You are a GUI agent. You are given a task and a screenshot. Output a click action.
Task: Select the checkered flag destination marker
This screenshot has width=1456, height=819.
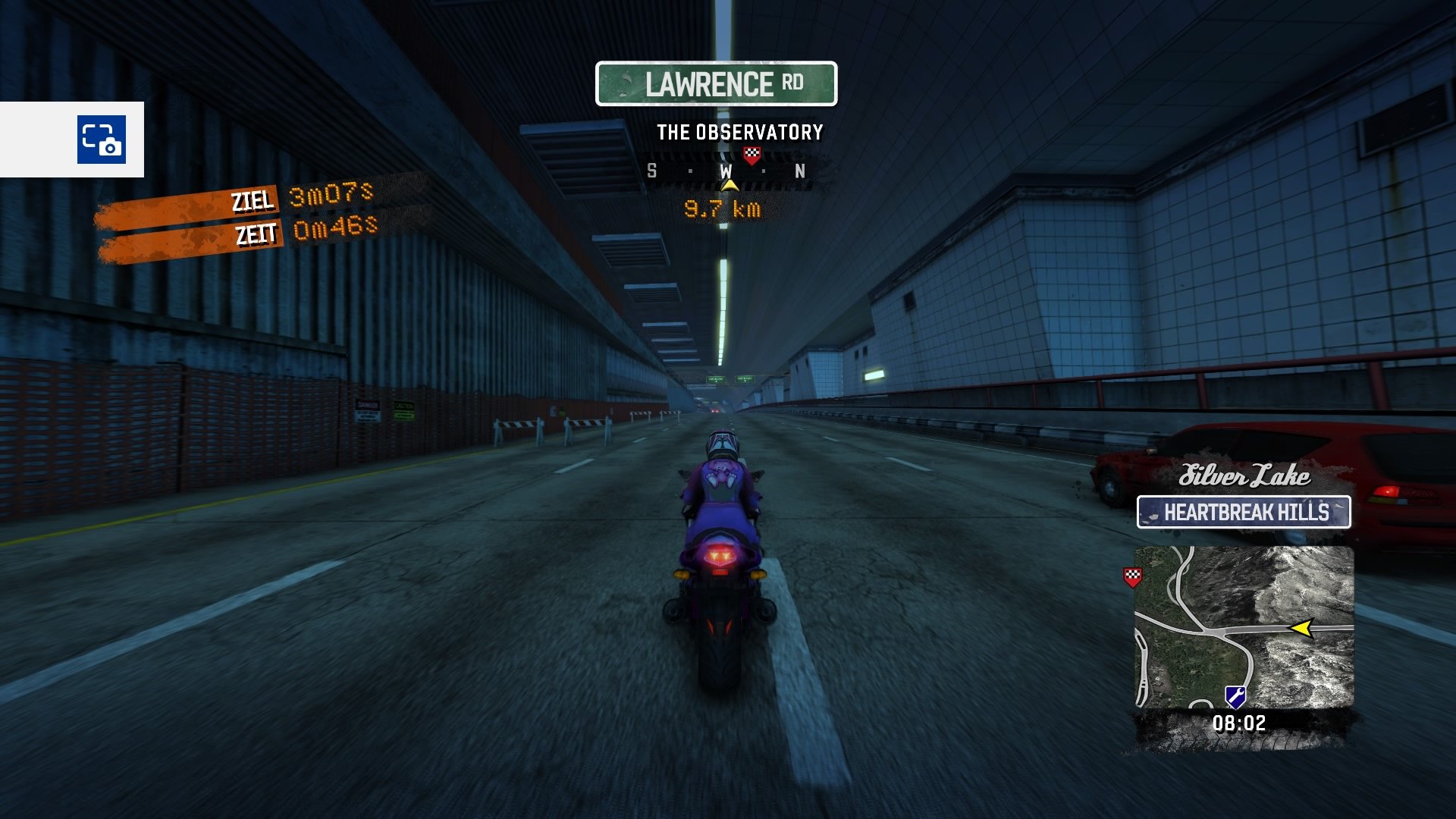tap(751, 155)
